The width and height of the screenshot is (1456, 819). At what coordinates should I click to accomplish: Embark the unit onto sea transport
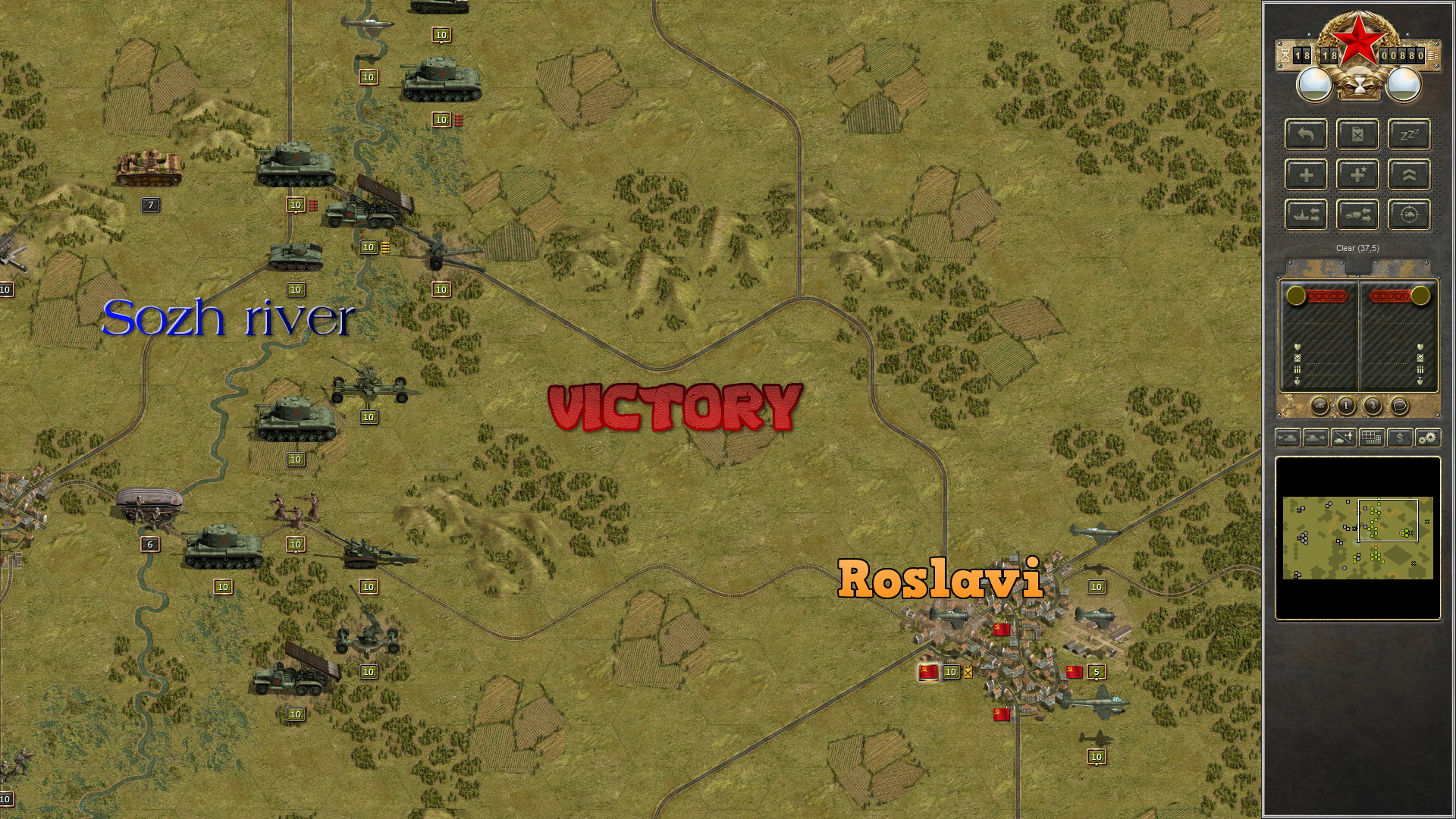click(x=1306, y=215)
